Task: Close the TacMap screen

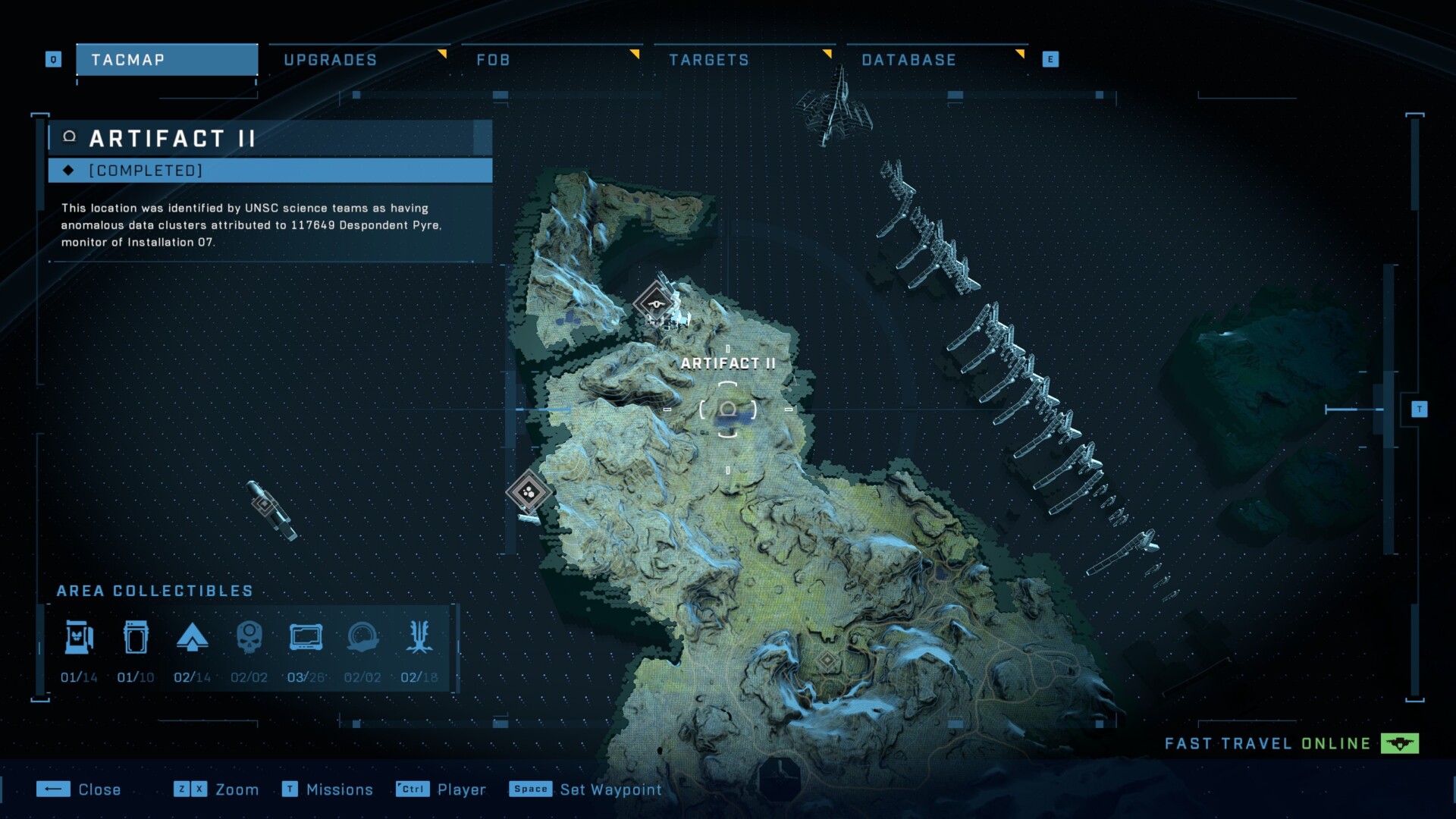Action: click(79, 789)
